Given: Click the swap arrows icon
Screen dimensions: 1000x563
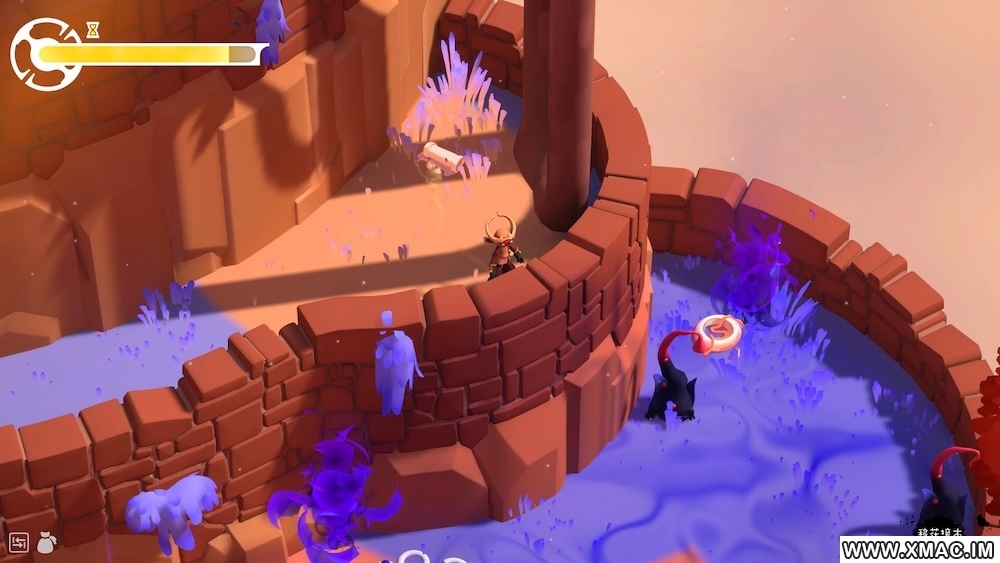Looking at the screenshot, I should point(19,543).
